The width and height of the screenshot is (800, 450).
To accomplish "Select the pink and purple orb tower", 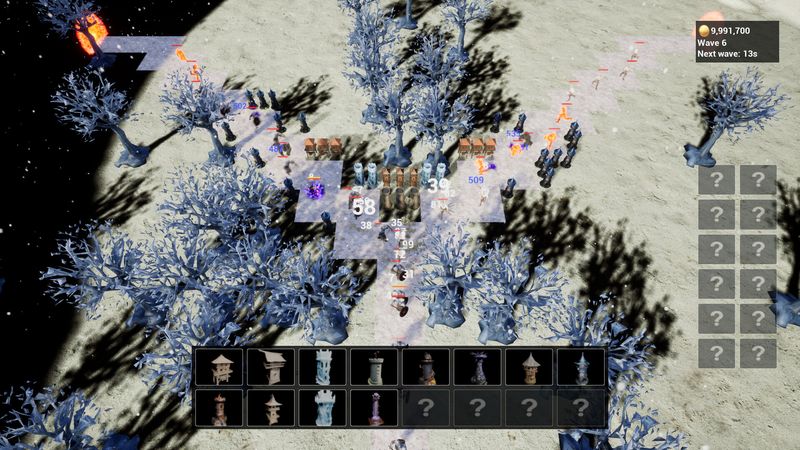I will 374,407.
